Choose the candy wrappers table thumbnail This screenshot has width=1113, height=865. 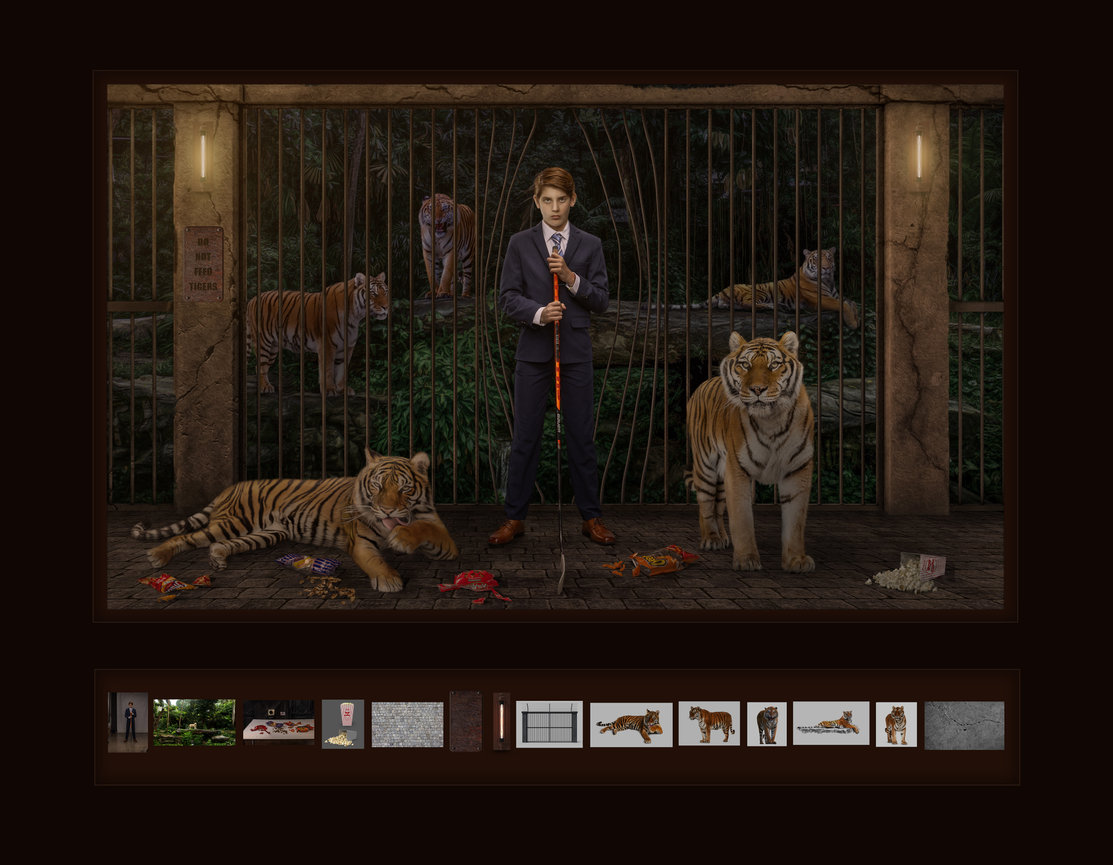(278, 722)
